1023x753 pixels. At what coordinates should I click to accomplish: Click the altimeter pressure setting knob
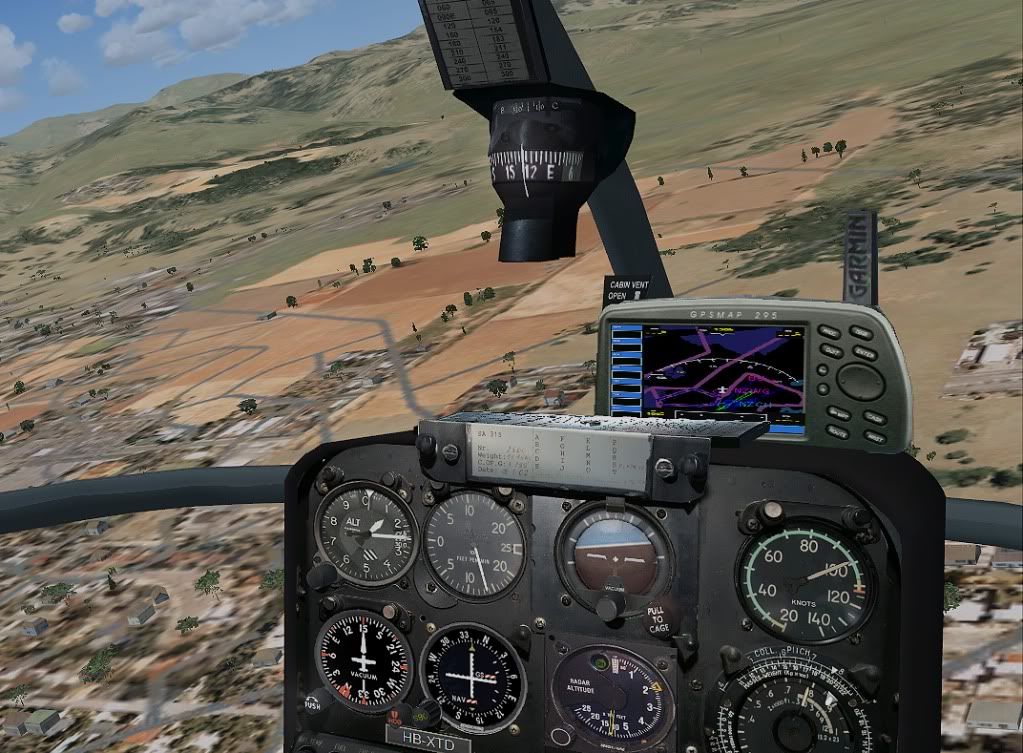[322, 576]
